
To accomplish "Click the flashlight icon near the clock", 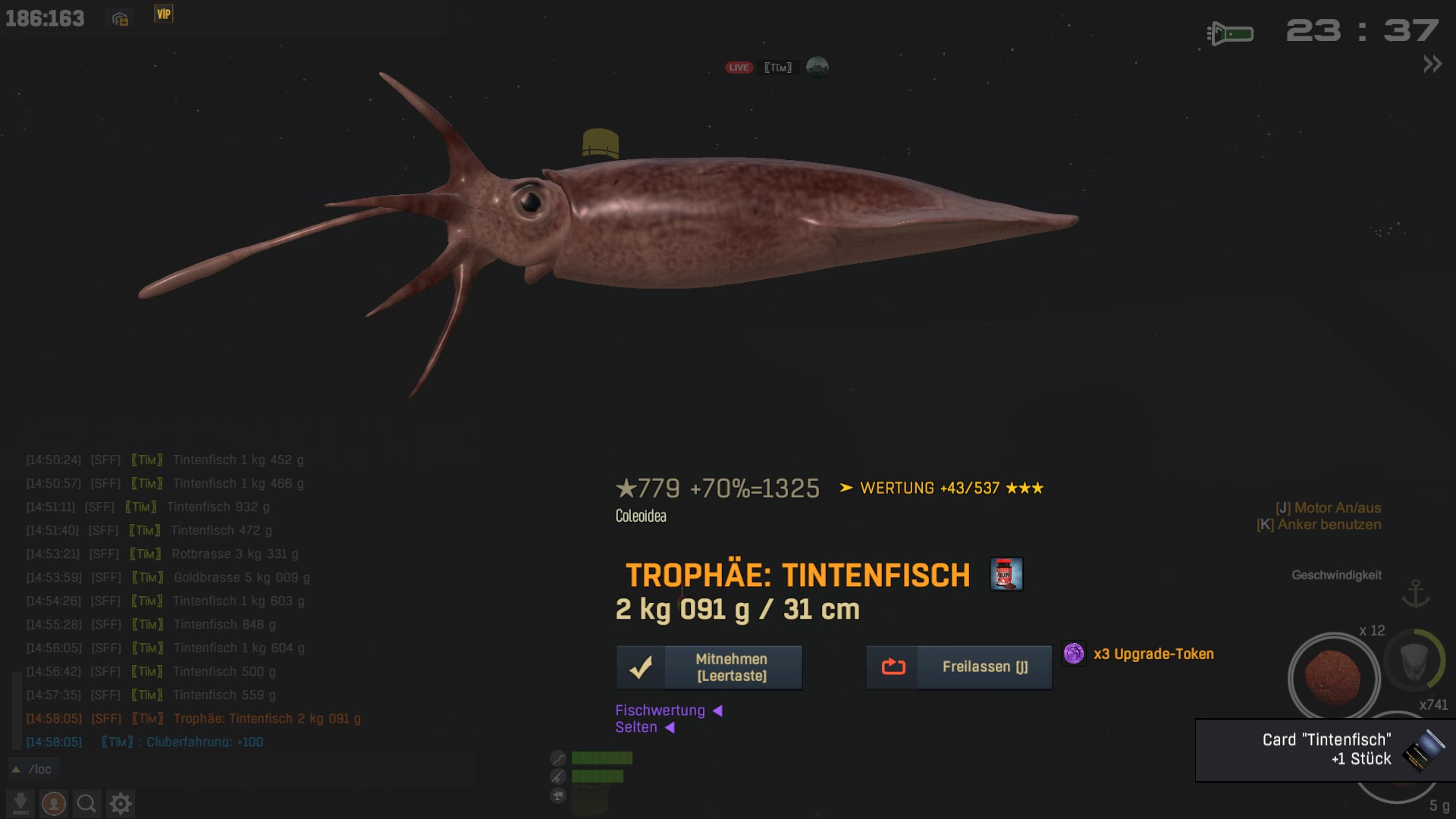I will point(1229,33).
